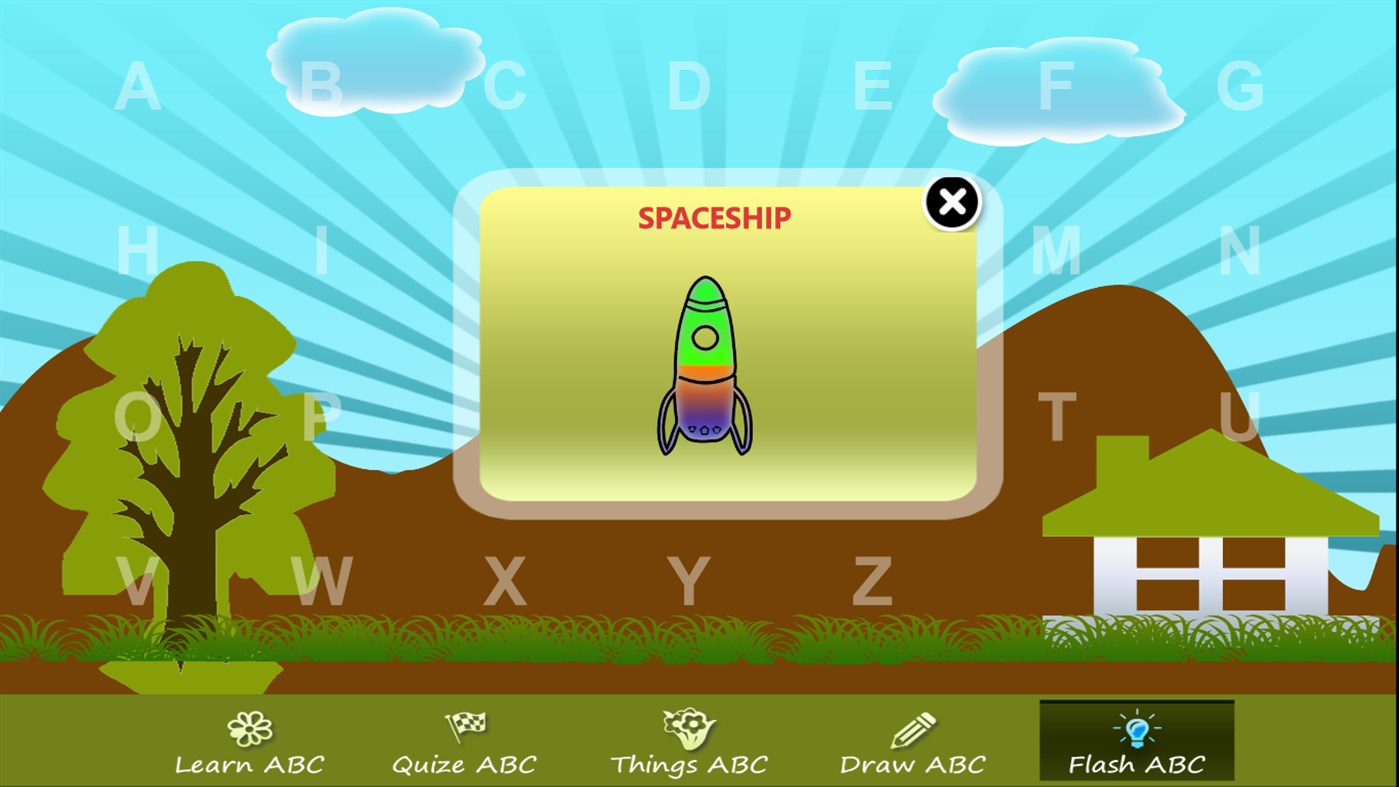Click the Flash ABC label

click(x=1135, y=764)
